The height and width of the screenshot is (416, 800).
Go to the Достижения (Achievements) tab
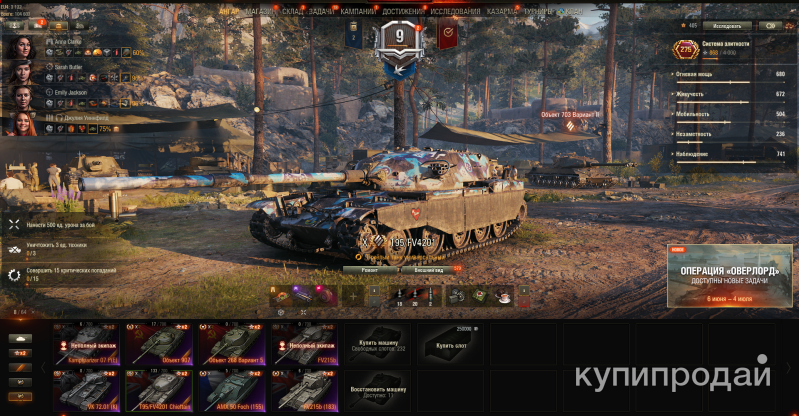click(402, 12)
